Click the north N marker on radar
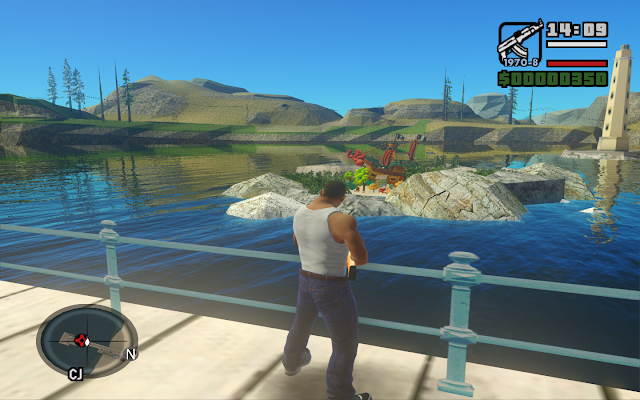Image resolution: width=640 pixels, height=400 pixels. pos(131,354)
